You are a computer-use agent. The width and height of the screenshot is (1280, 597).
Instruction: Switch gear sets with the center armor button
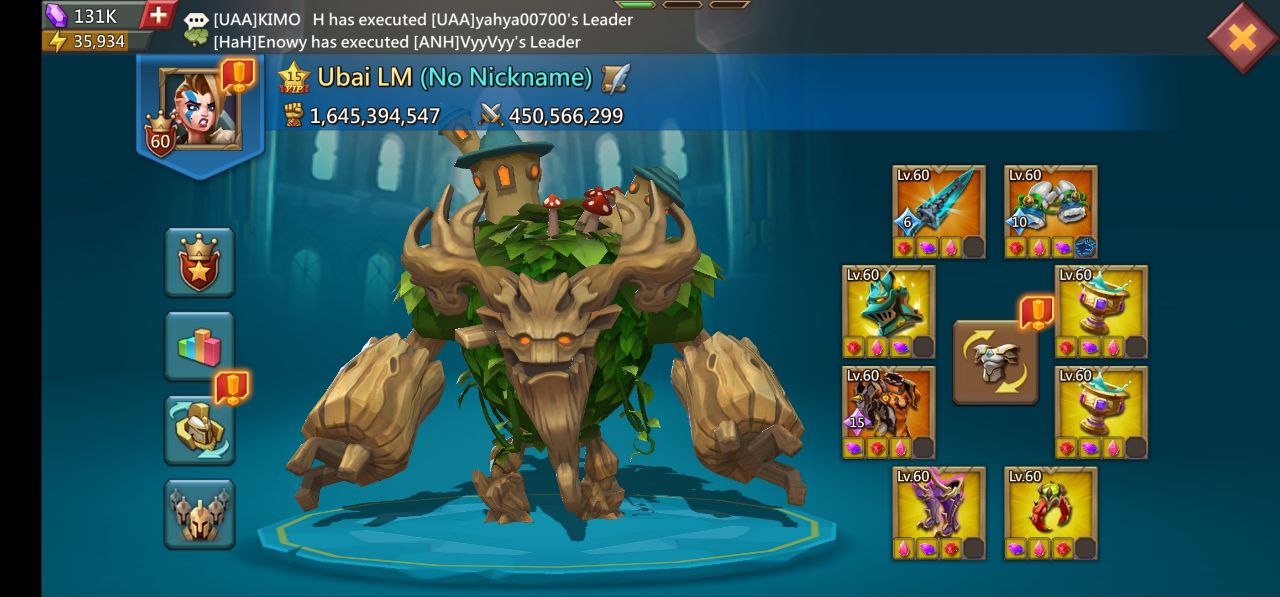995,362
